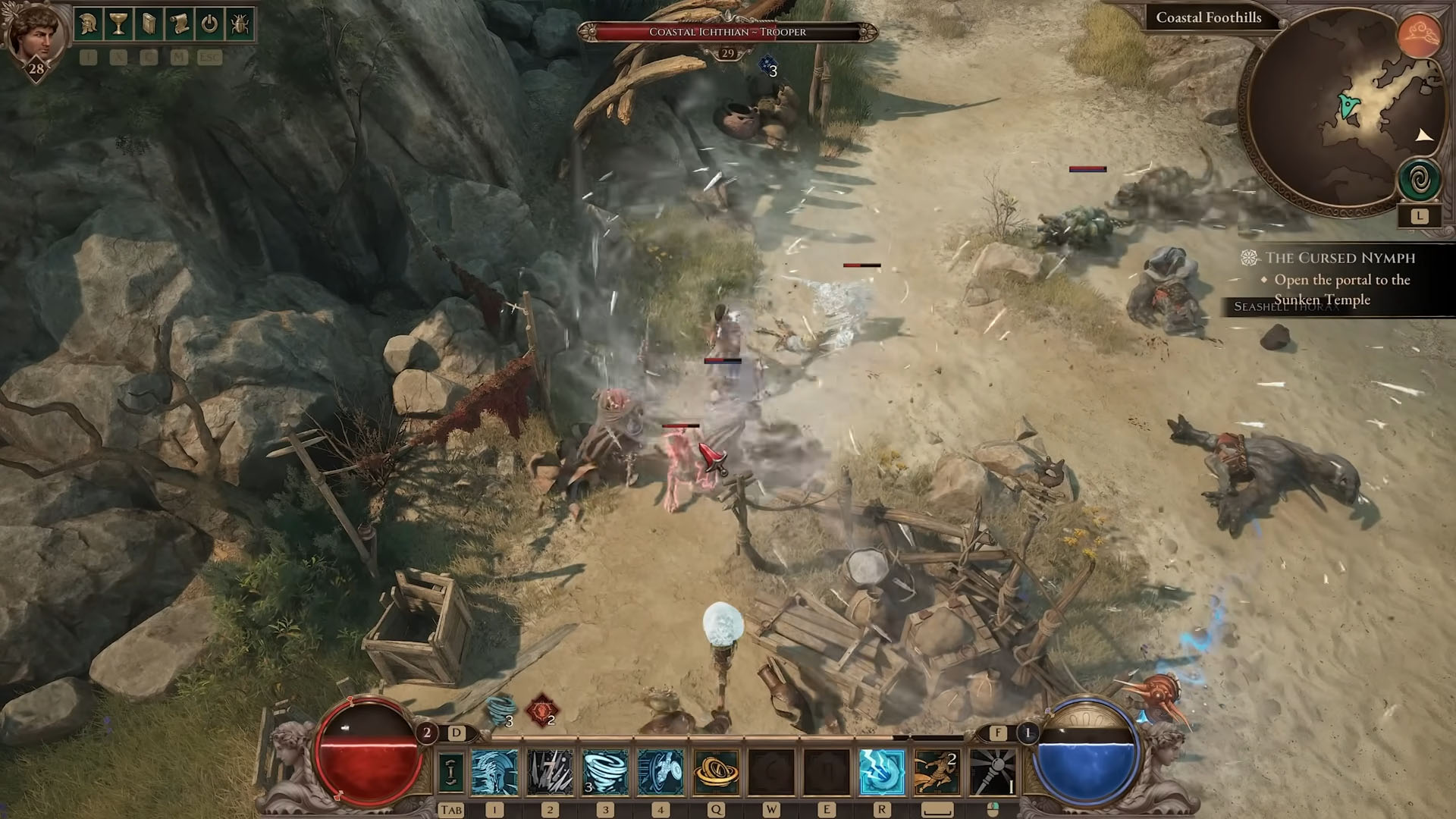
Task: Open the map via the M shortcut key
Action: coord(177,58)
